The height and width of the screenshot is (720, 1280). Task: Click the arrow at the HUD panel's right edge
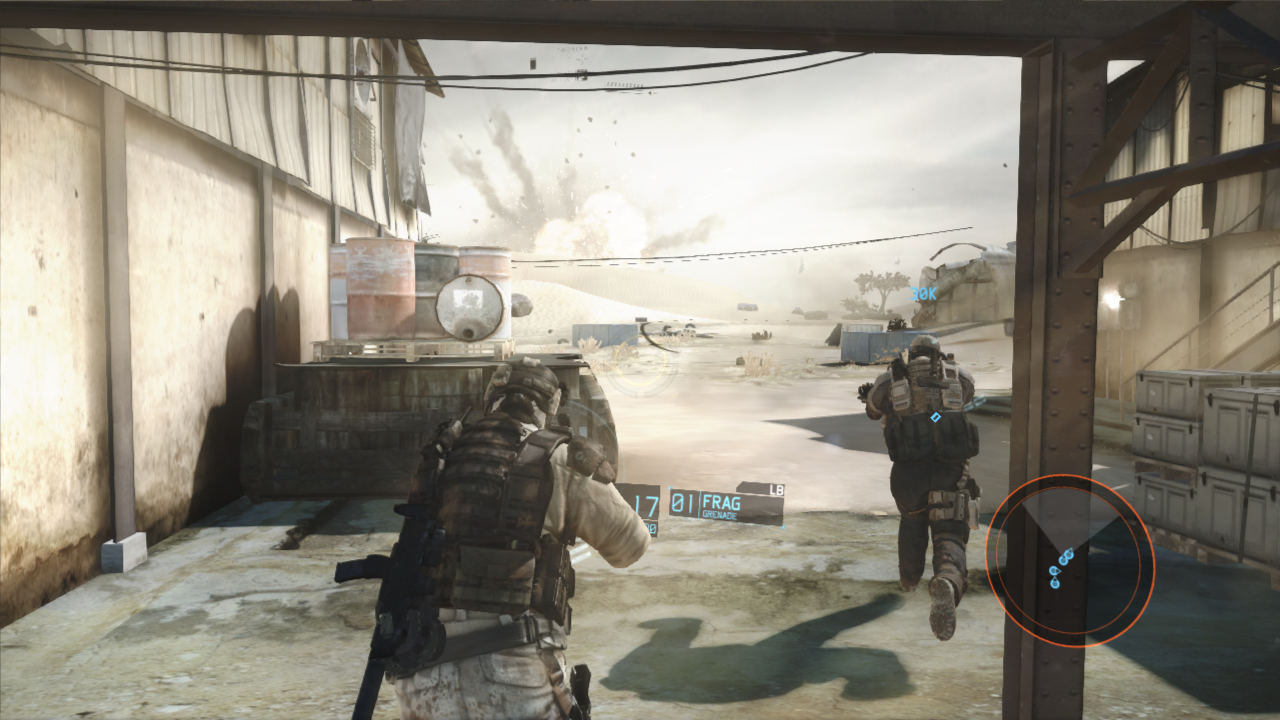pos(783,526)
